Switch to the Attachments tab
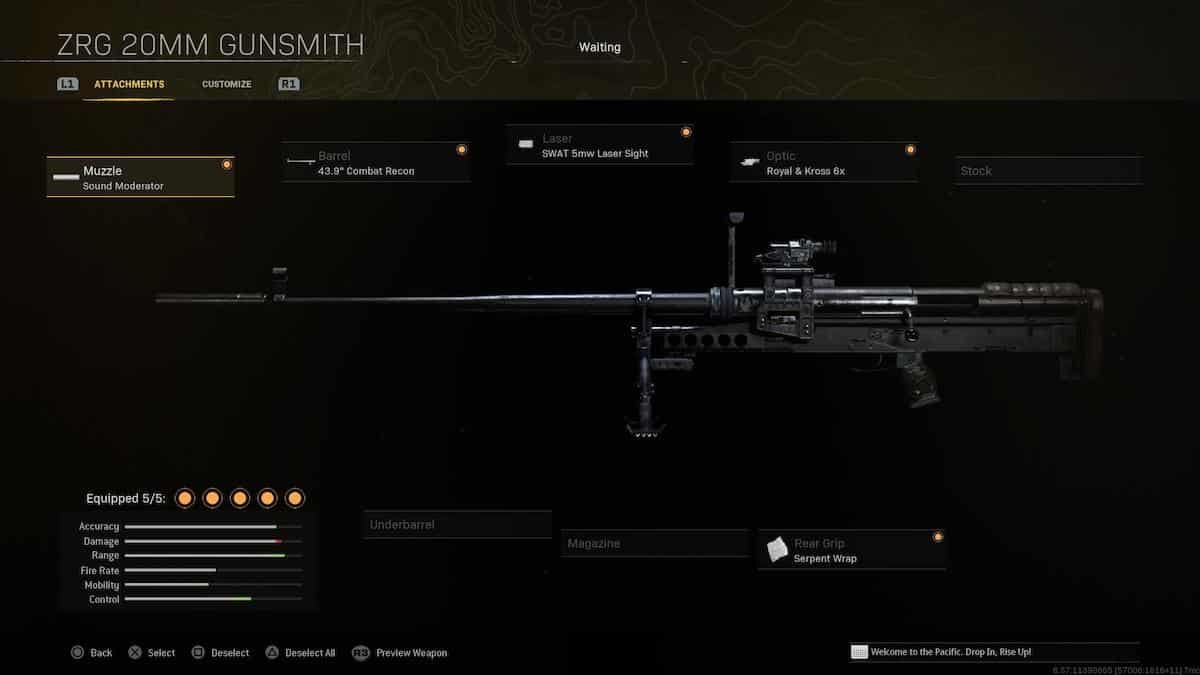The width and height of the screenshot is (1200, 675). (129, 84)
